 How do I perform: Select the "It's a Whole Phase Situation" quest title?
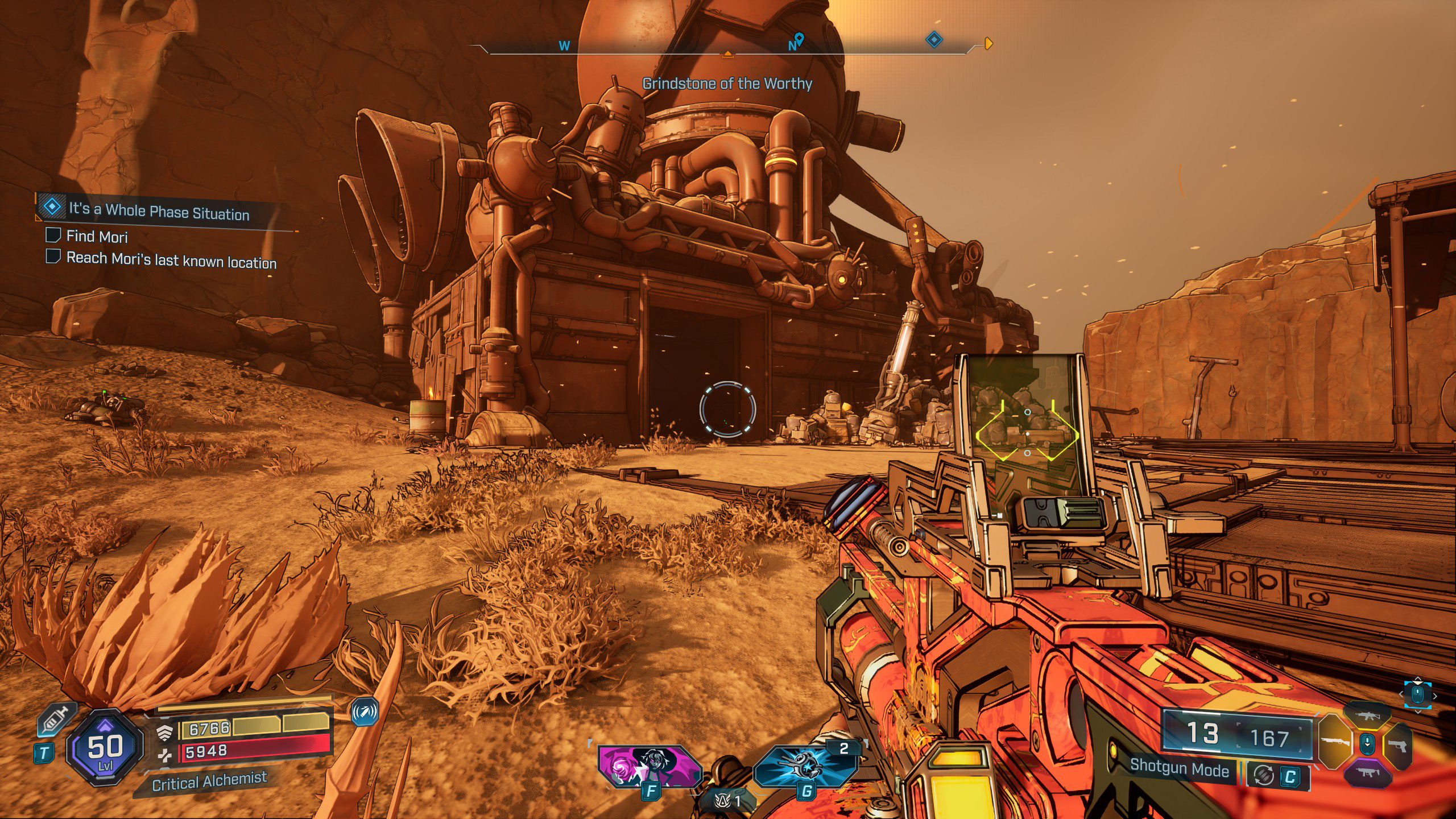pos(159,212)
